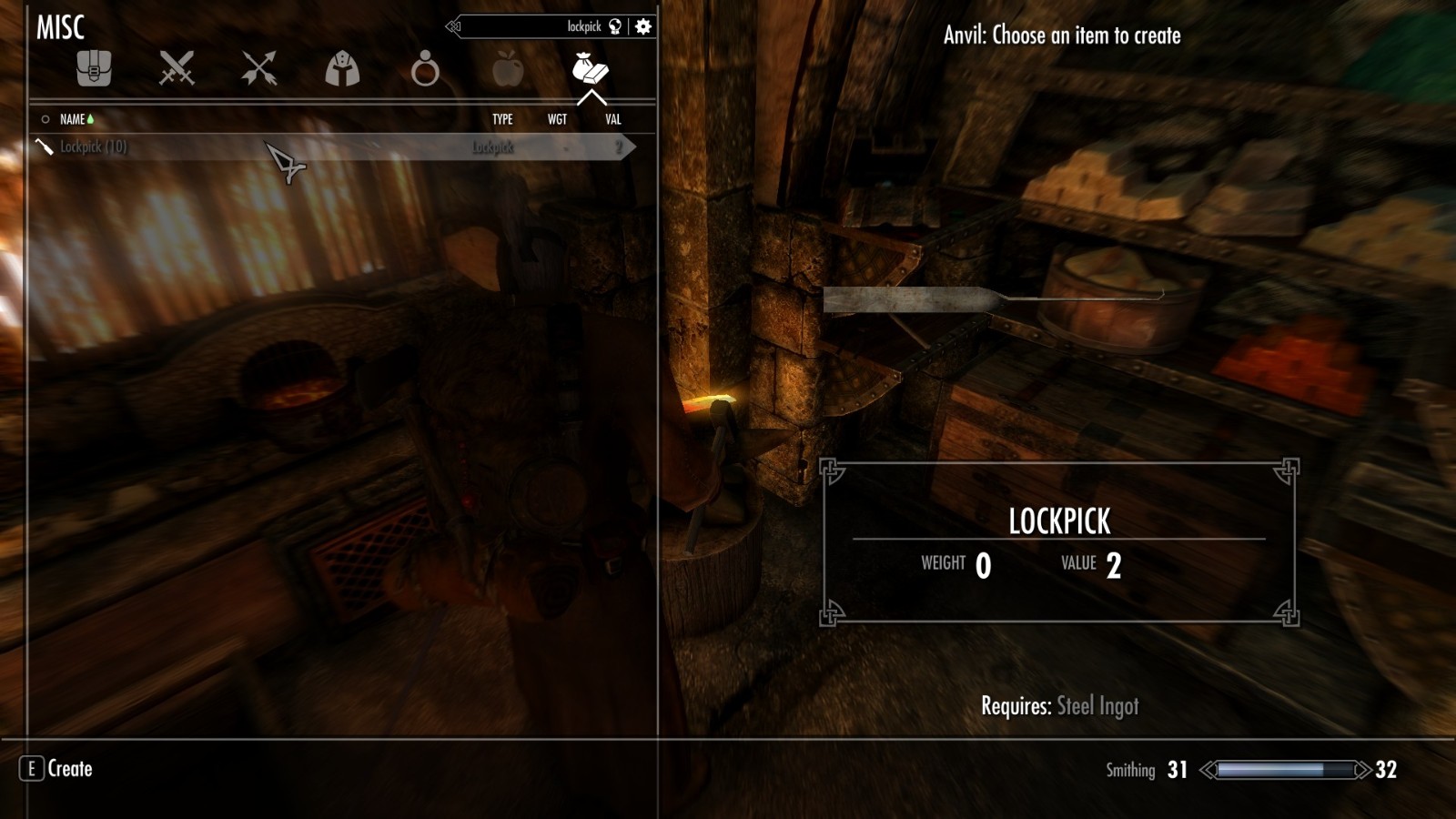Screen dimensions: 1456x819
Task: Open the SkyUI settings gear icon
Action: tap(642, 26)
